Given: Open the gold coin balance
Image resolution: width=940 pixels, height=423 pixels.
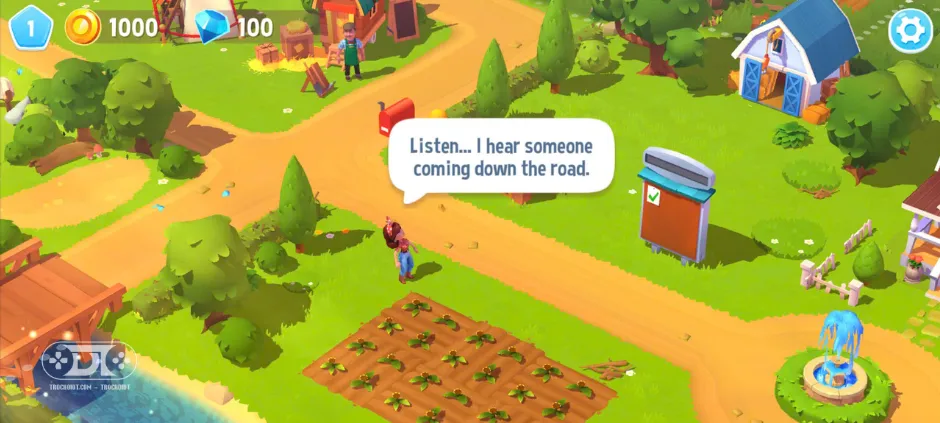Looking at the screenshot, I should pos(112,28).
